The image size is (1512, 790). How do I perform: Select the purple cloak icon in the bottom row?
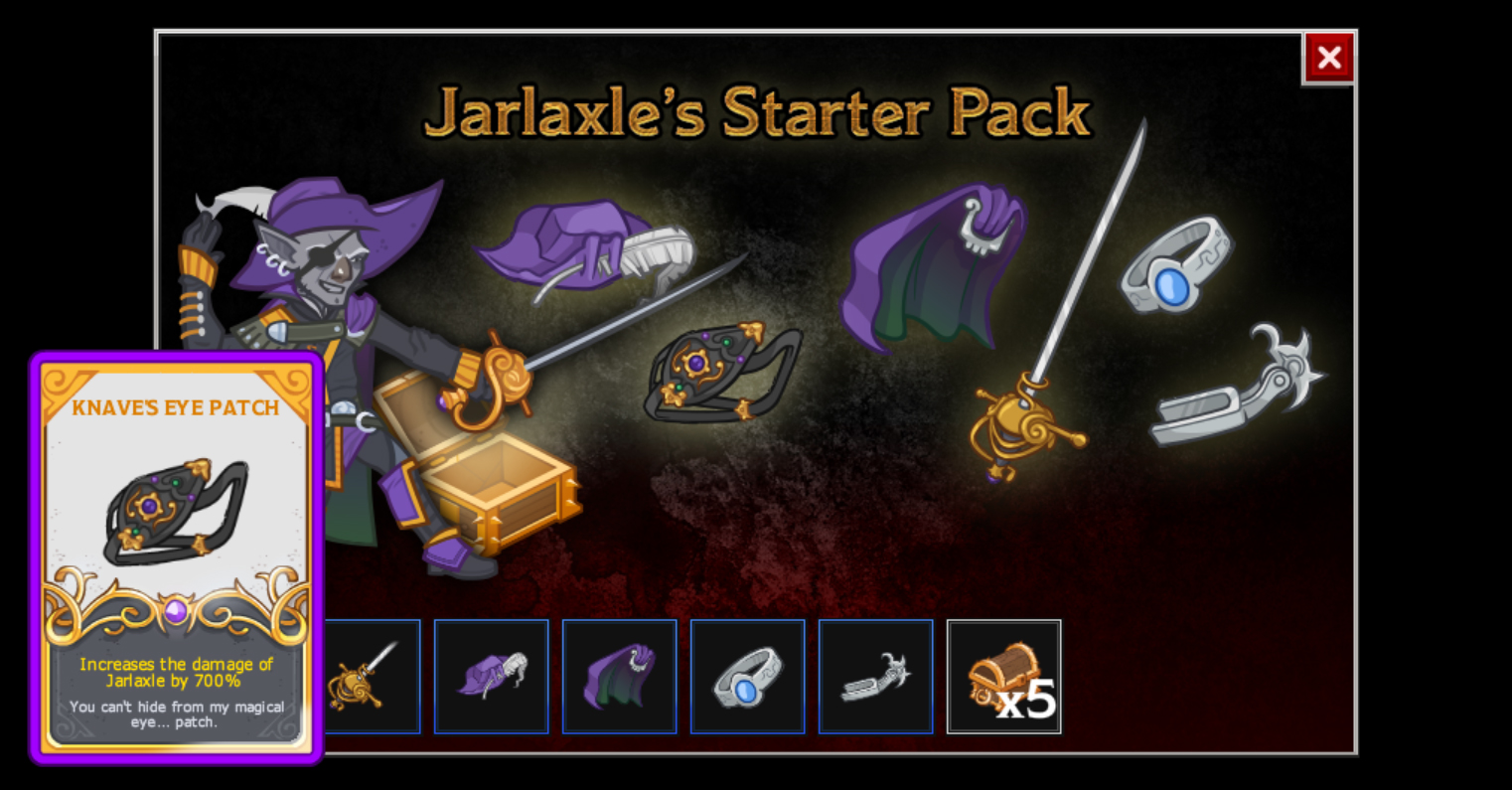coord(619,677)
